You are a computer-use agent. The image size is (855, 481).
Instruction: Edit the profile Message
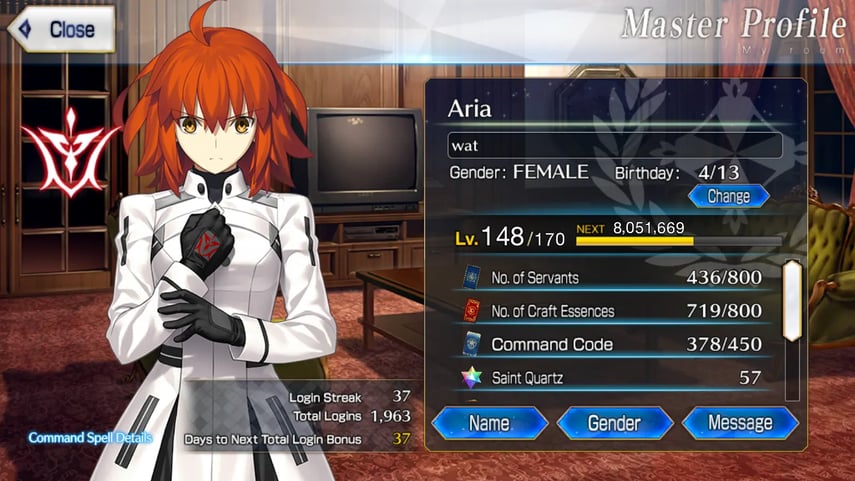739,423
